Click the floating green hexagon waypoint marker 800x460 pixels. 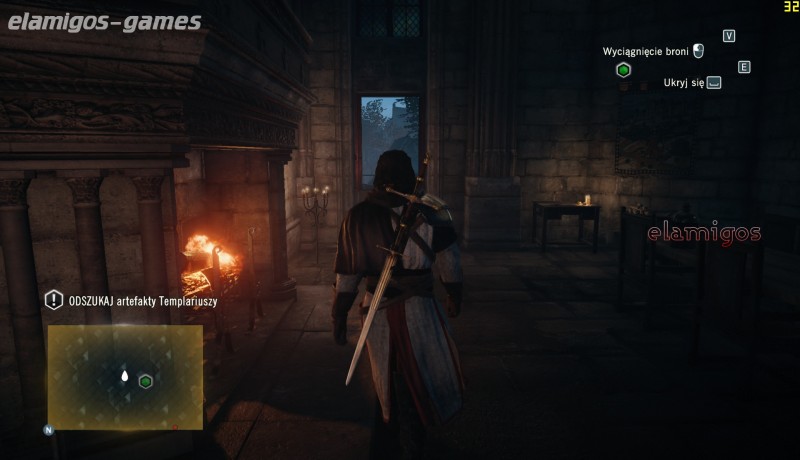point(623,70)
